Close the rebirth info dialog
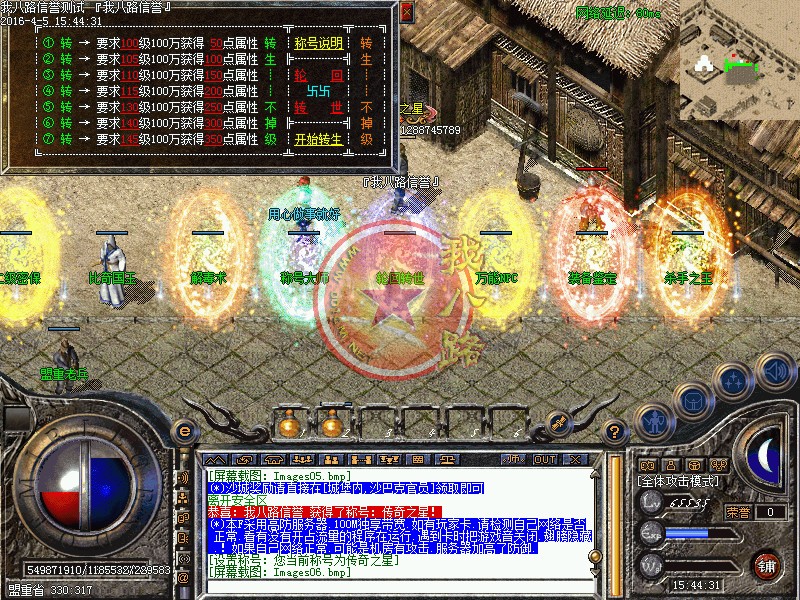This screenshot has height=600, width=800. click(406, 12)
